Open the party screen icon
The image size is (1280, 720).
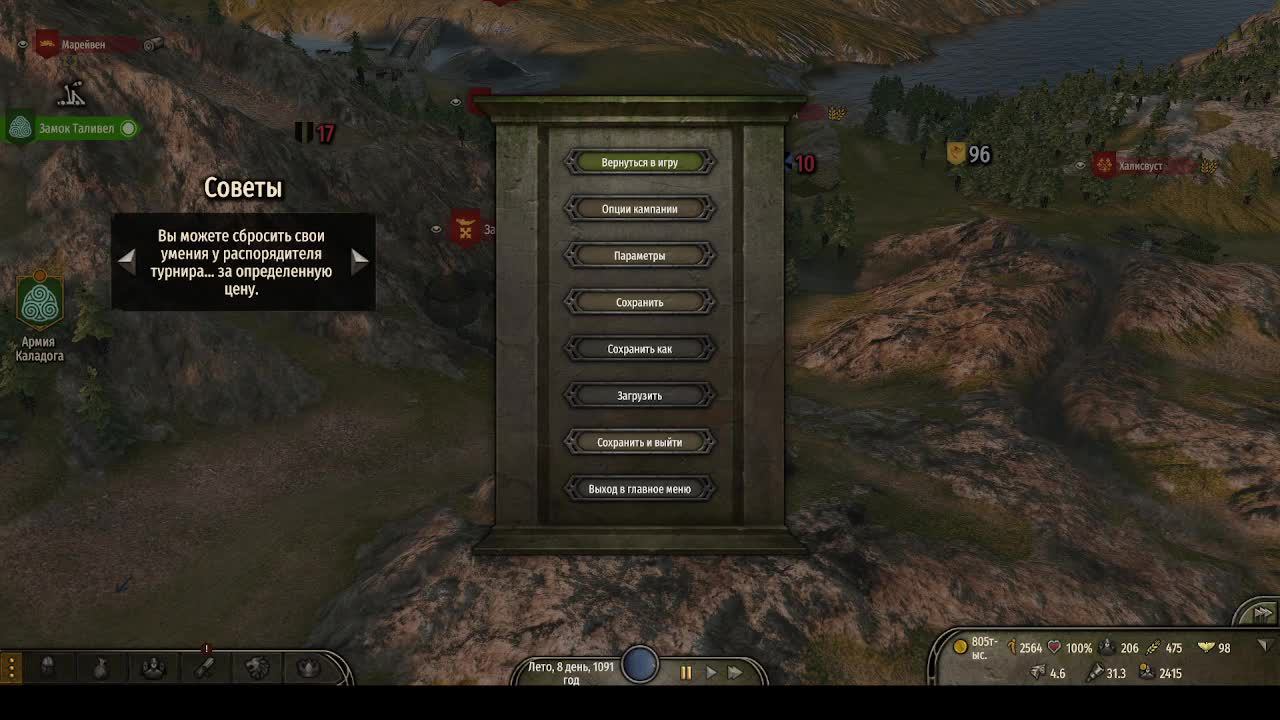[x=153, y=665]
